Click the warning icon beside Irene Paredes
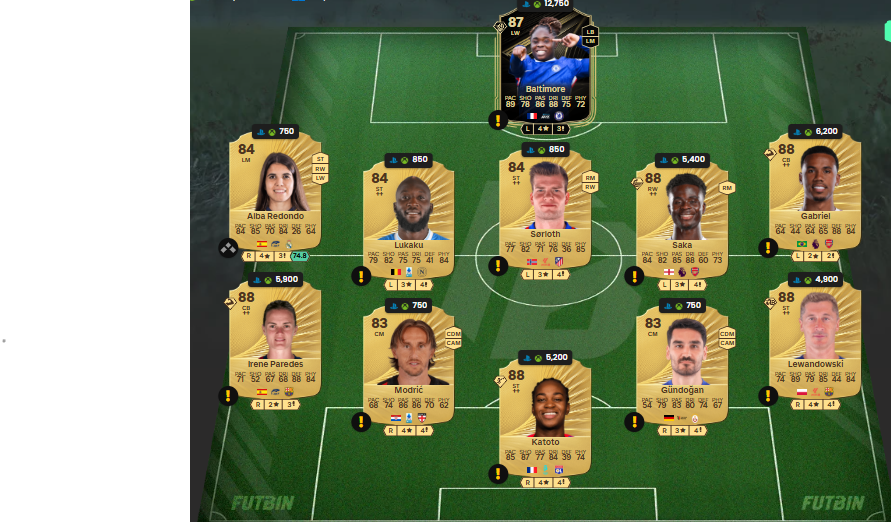The width and height of the screenshot is (891, 522). tap(229, 395)
